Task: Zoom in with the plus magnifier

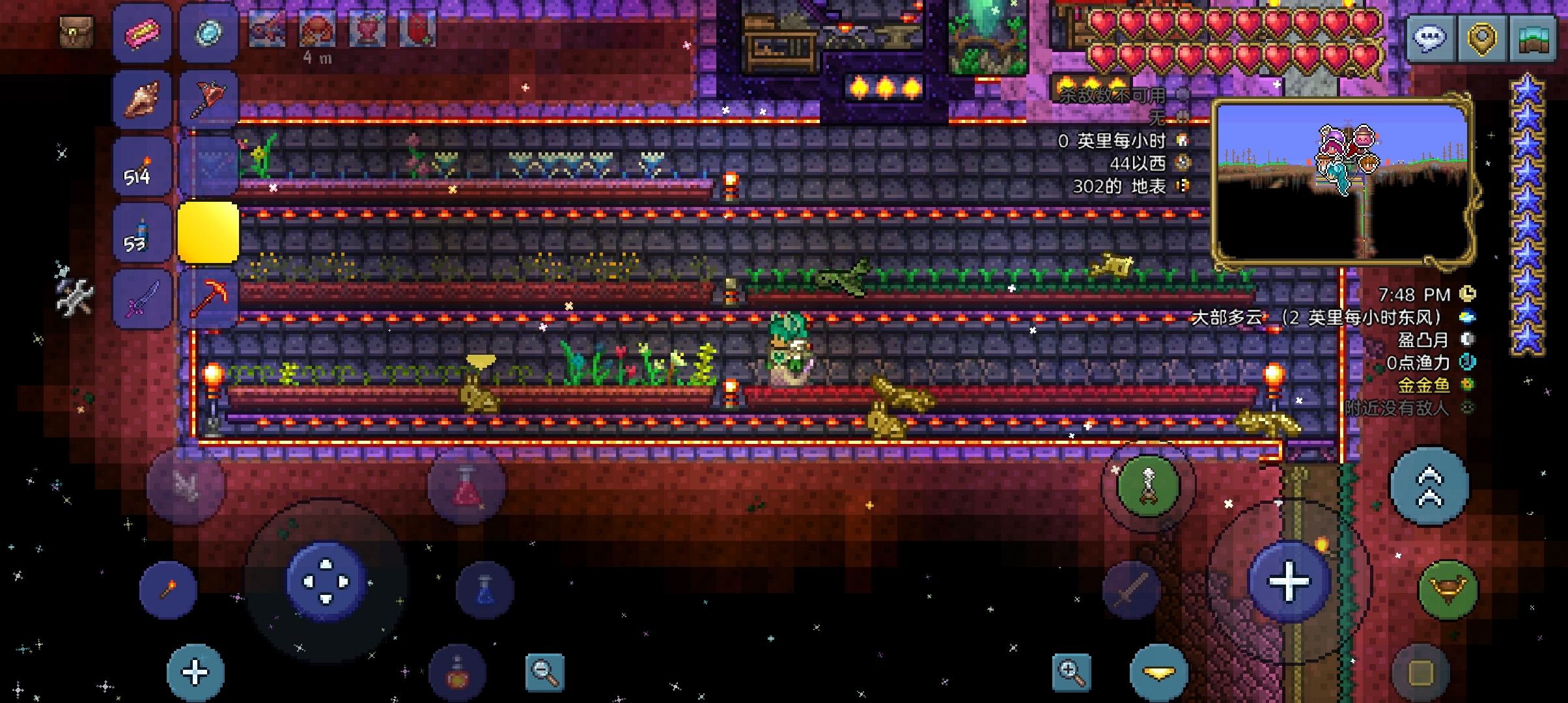Action: coord(1071,672)
